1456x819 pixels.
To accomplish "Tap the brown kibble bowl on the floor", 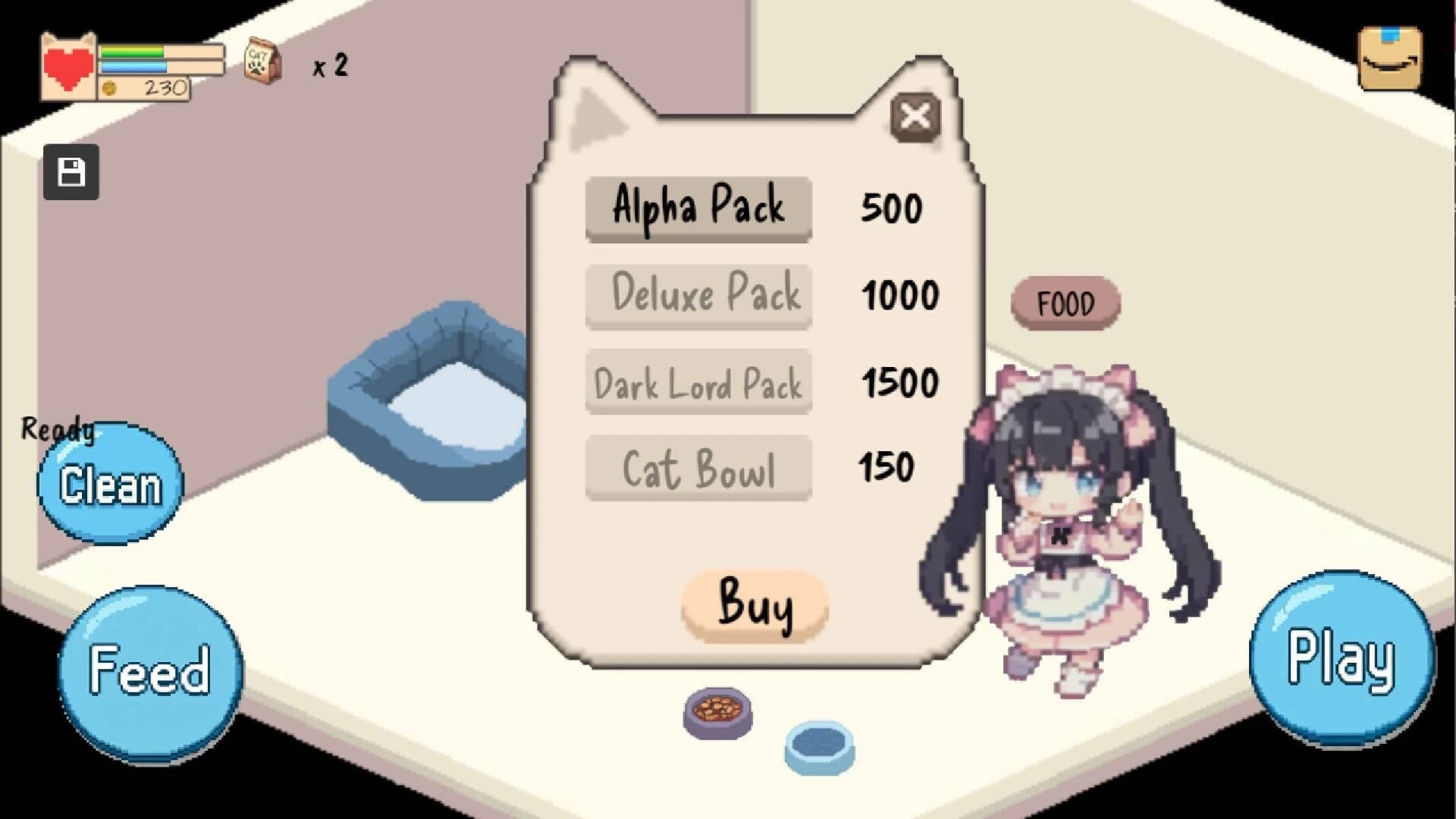I will (716, 711).
